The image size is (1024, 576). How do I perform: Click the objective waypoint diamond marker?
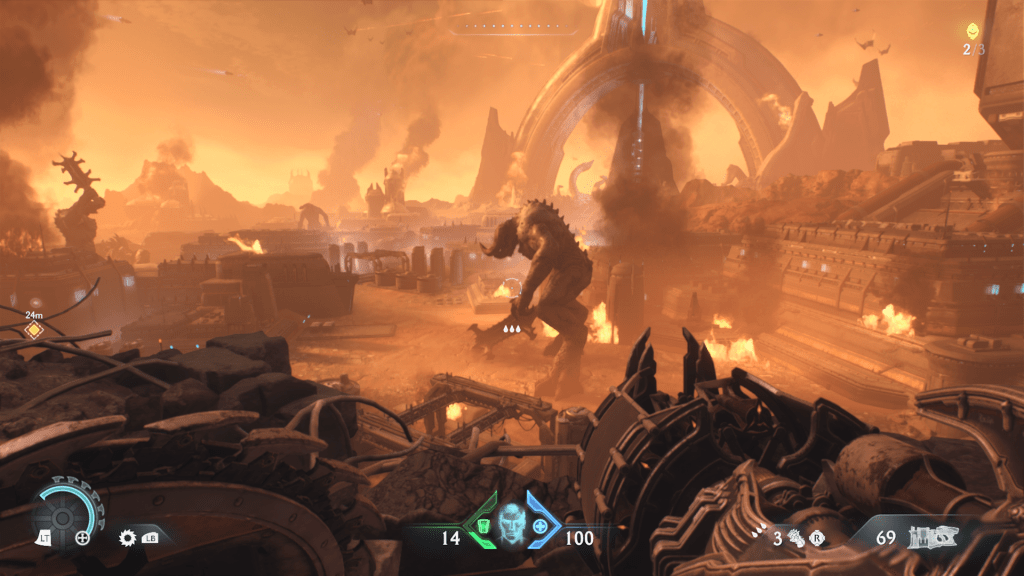33,329
